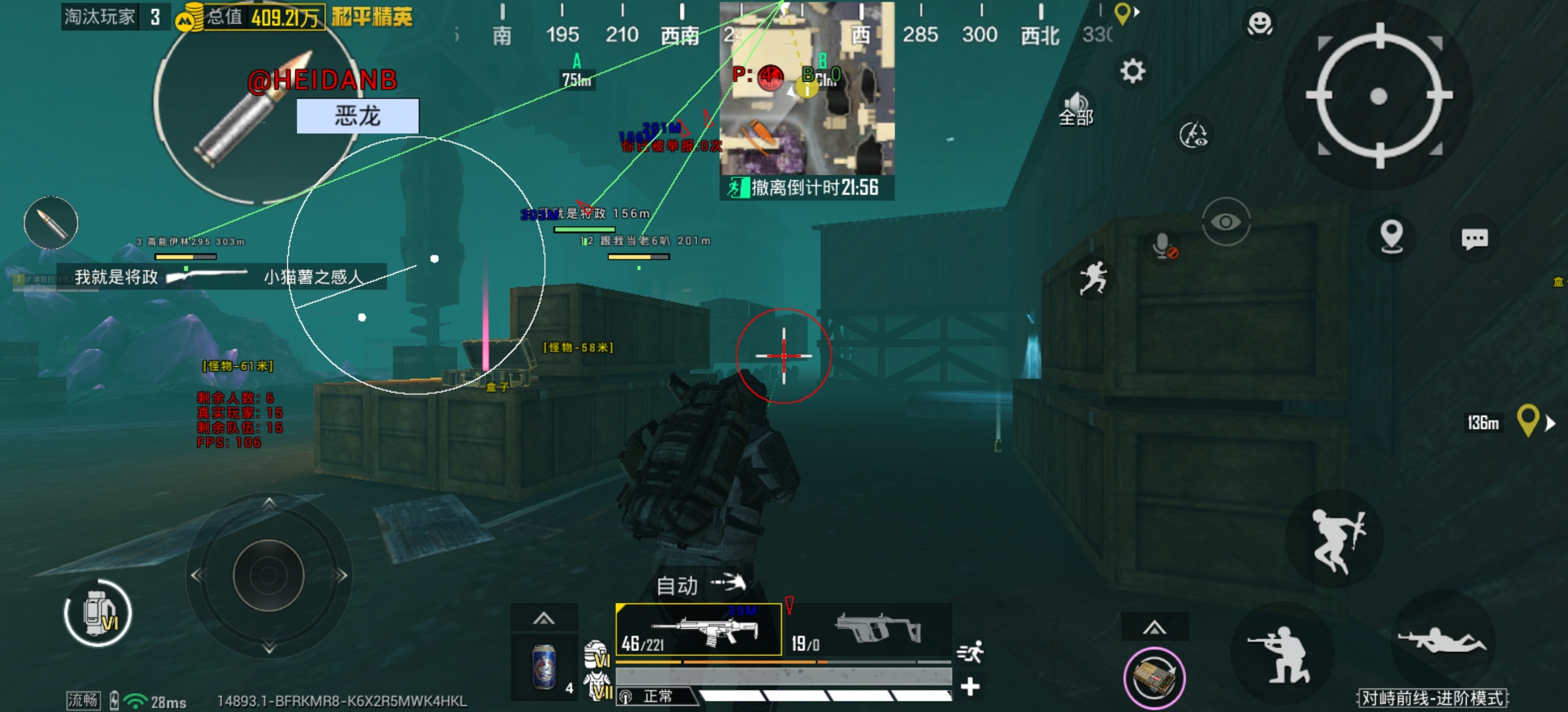Toggle the 全部 voice speaker channel
Screen dimensions: 1568x712
pyautogui.click(x=1076, y=110)
